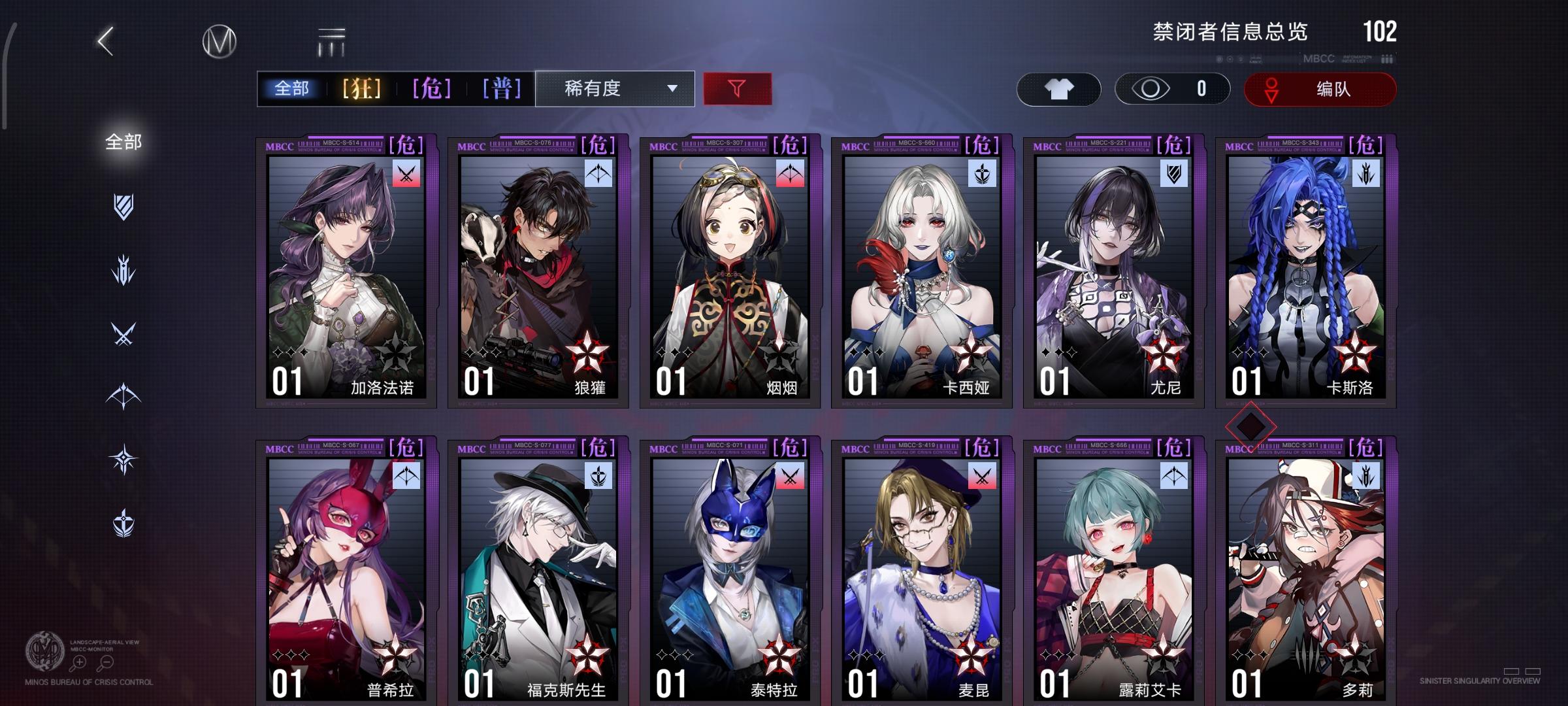The image size is (1568, 706).
Task: Click the red funnel filter icon
Action: tap(736, 90)
